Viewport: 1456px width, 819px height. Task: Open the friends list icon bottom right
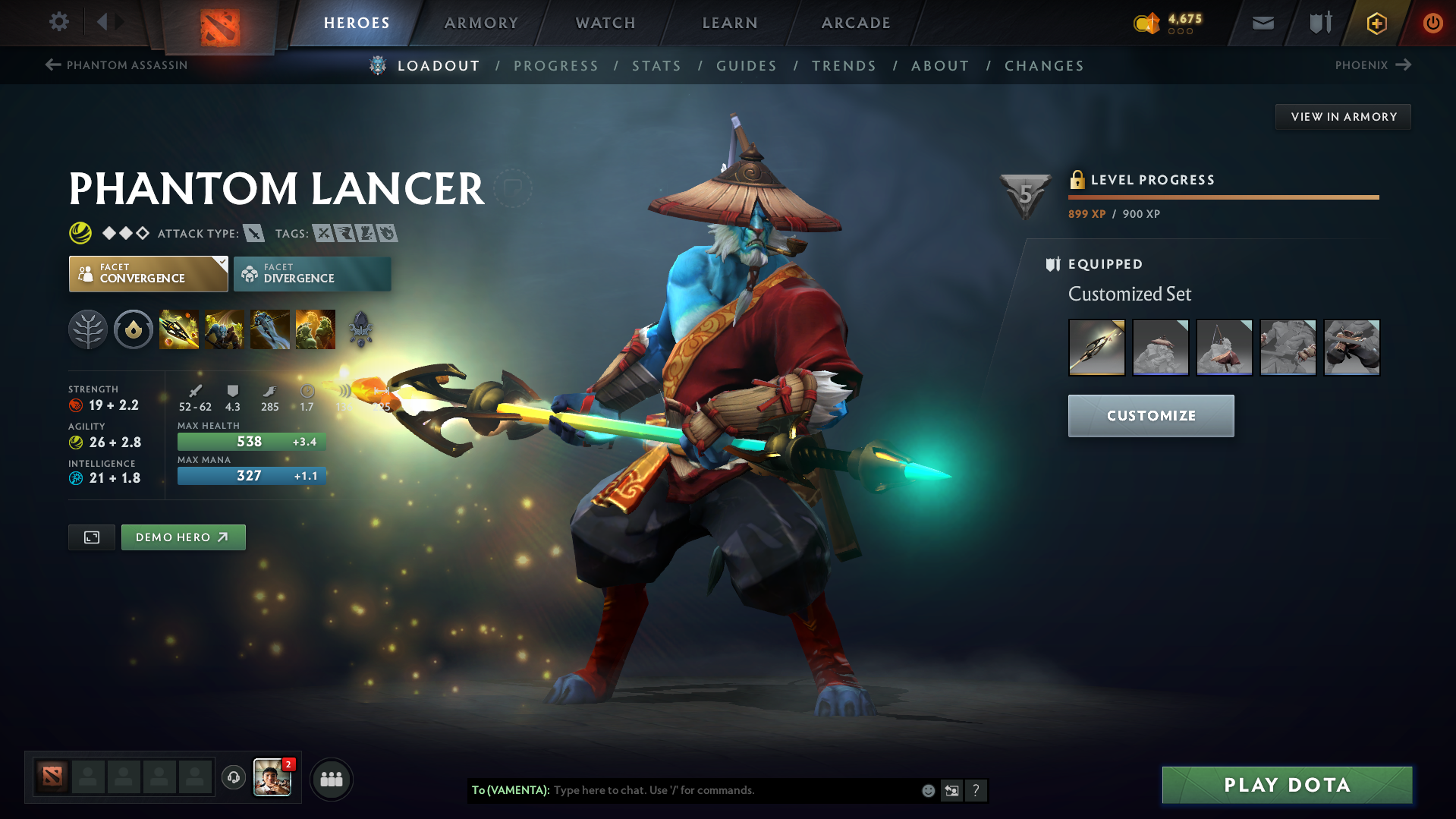coord(331,779)
